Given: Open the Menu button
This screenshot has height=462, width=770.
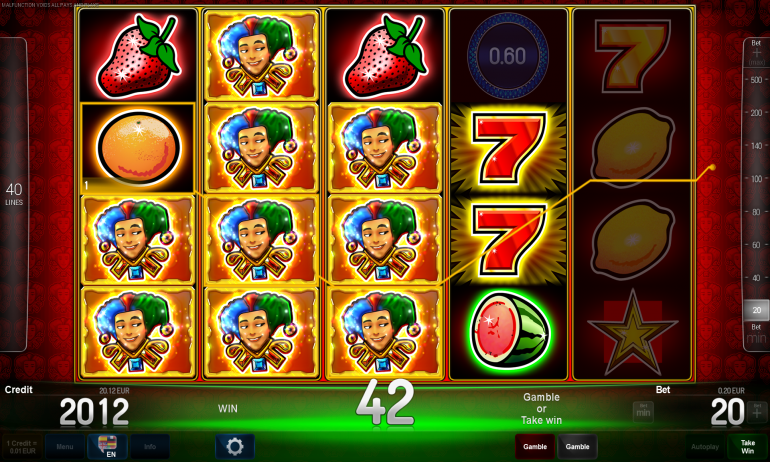Looking at the screenshot, I should [x=64, y=446].
